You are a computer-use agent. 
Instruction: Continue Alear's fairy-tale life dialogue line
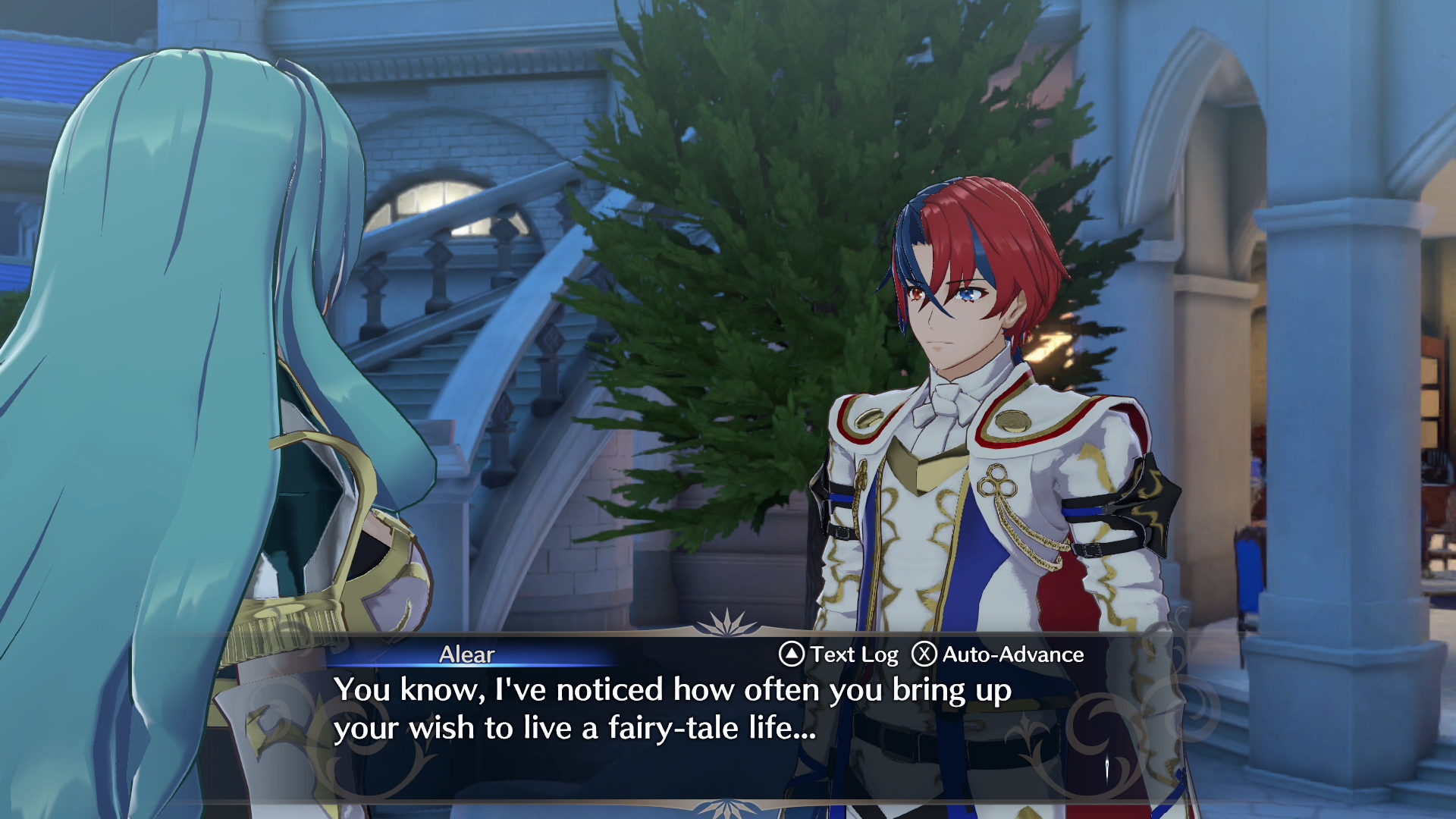pyautogui.click(x=672, y=709)
